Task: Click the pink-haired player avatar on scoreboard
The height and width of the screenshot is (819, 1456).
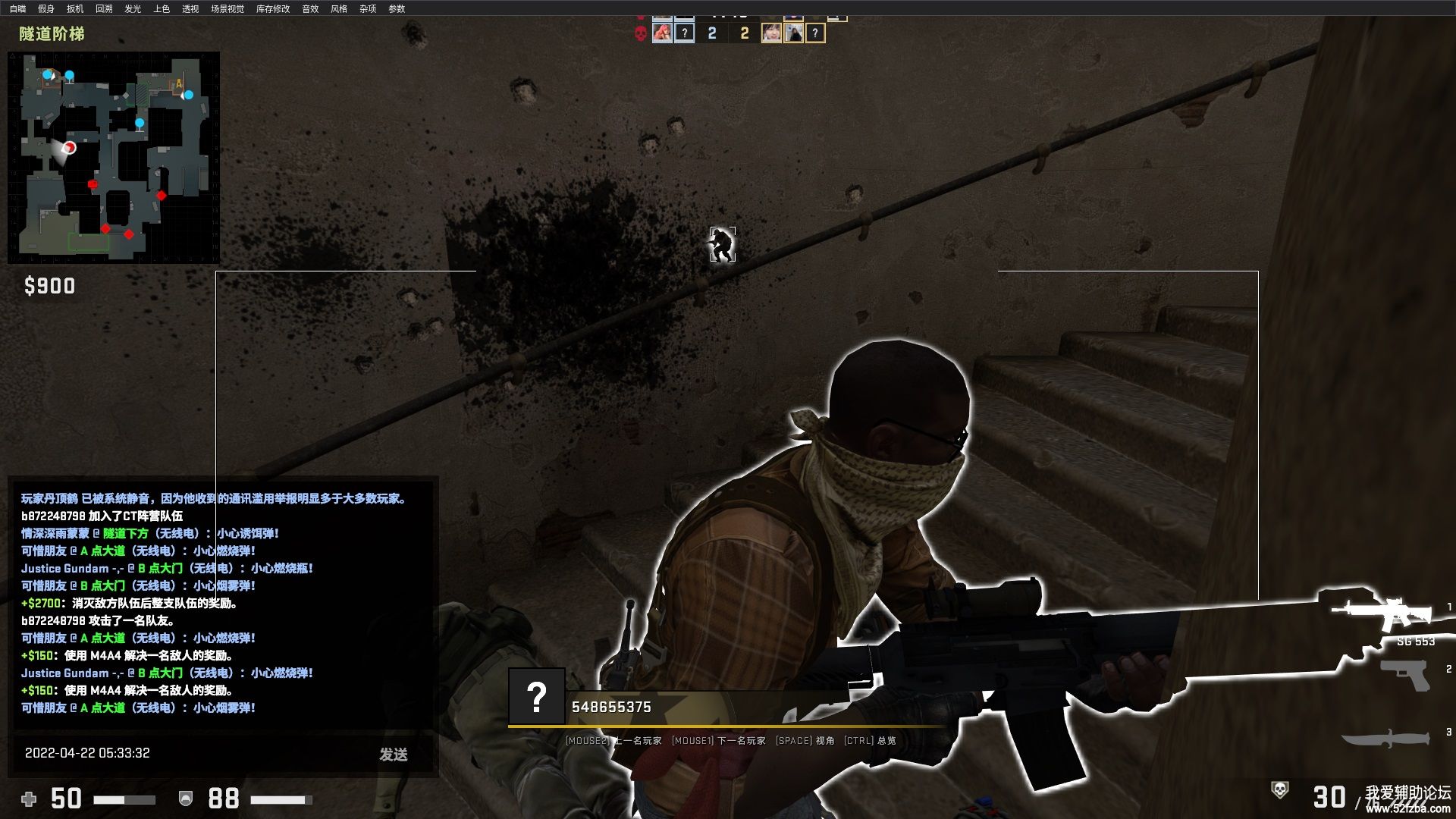Action: tap(662, 33)
